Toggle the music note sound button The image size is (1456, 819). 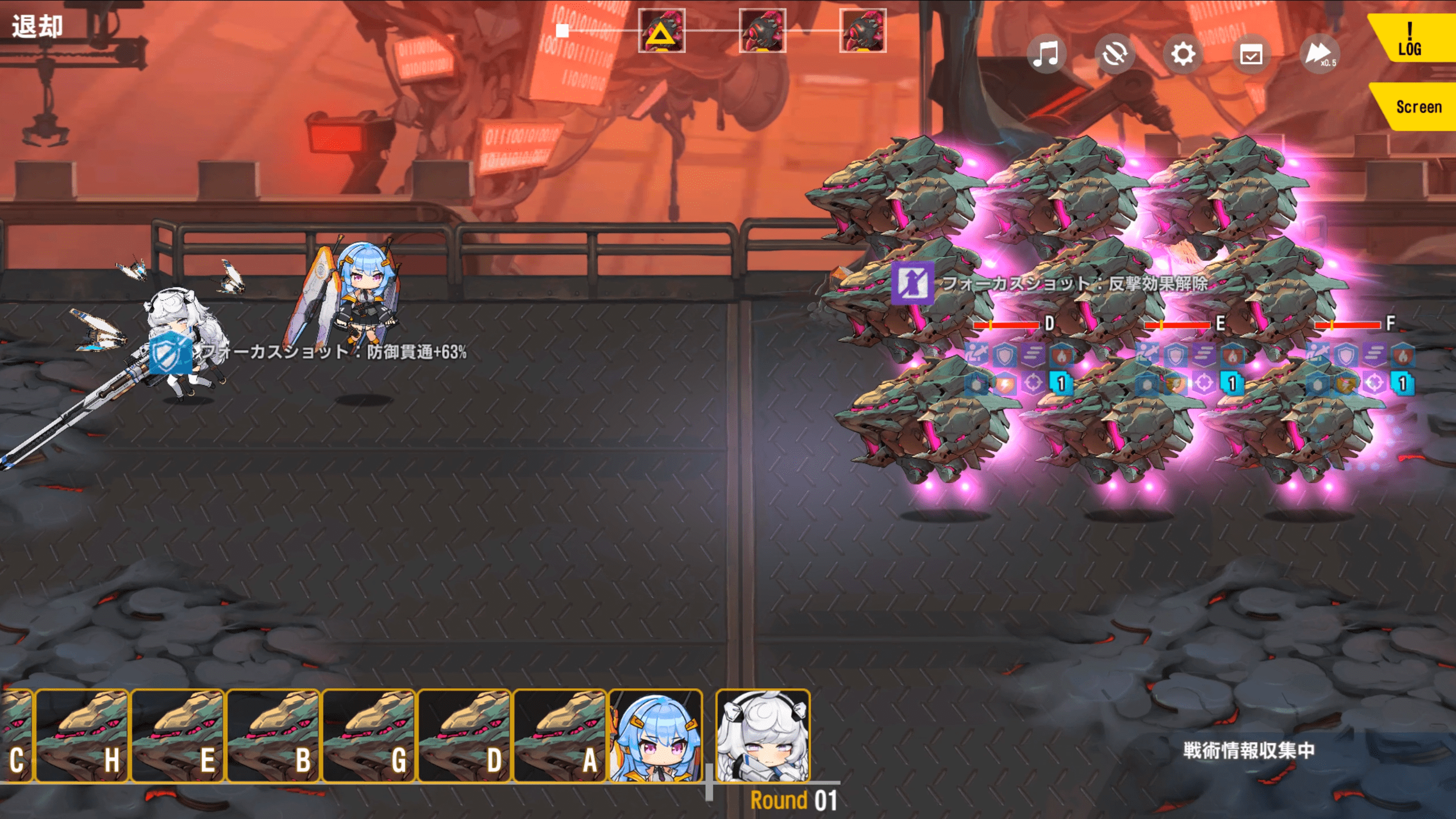click(1046, 55)
